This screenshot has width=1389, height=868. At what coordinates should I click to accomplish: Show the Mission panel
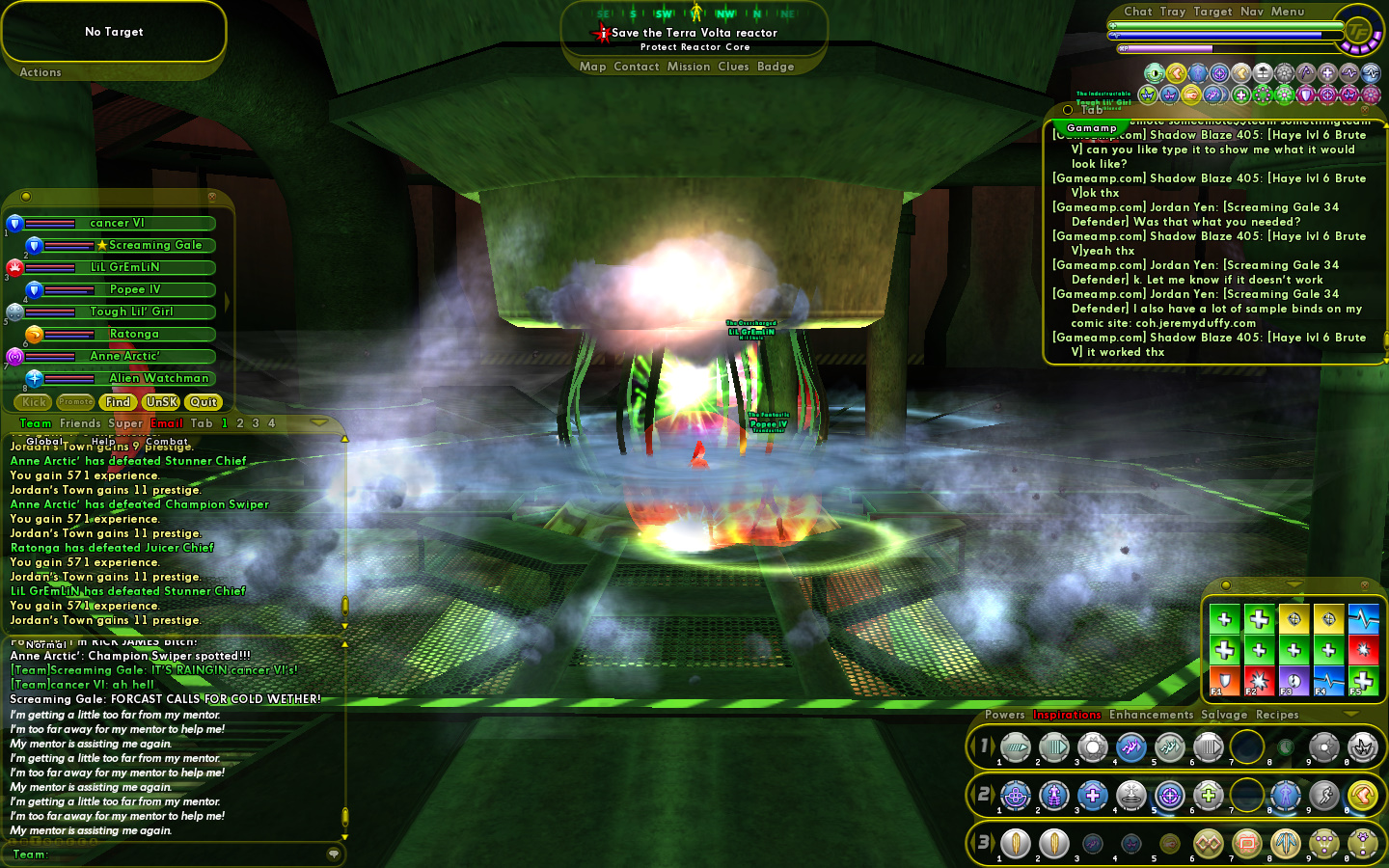[x=688, y=67]
